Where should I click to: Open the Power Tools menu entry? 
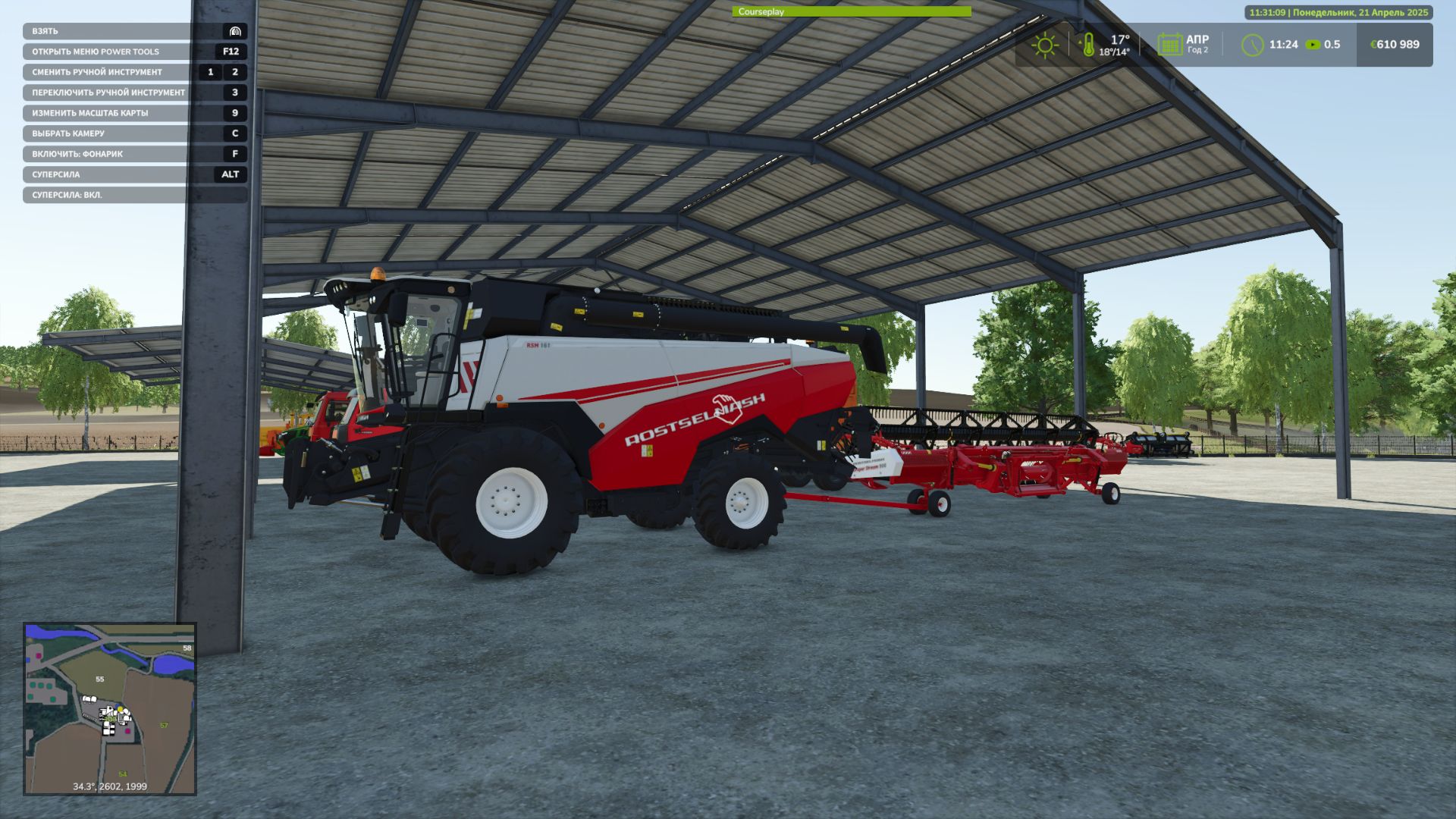(x=95, y=52)
